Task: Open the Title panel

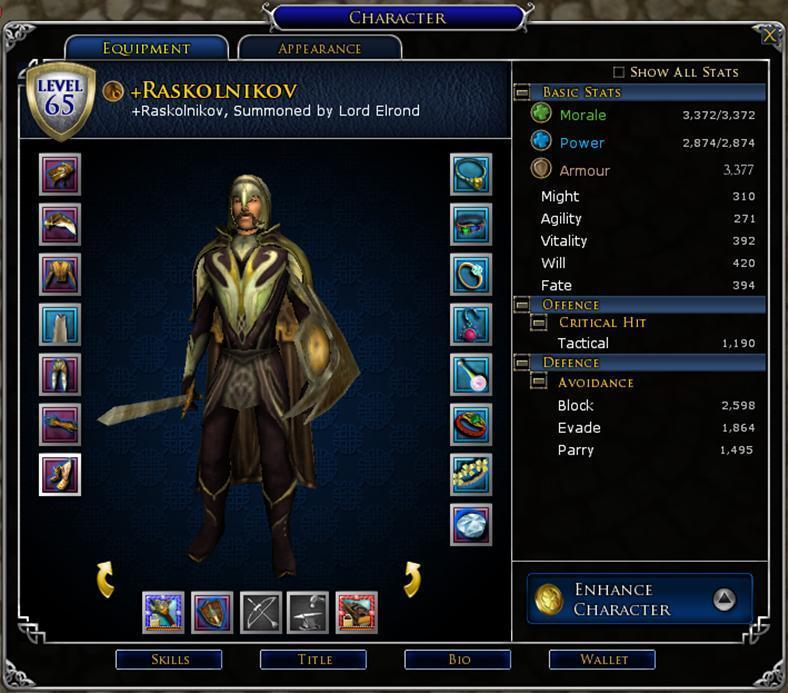Action: click(x=314, y=659)
